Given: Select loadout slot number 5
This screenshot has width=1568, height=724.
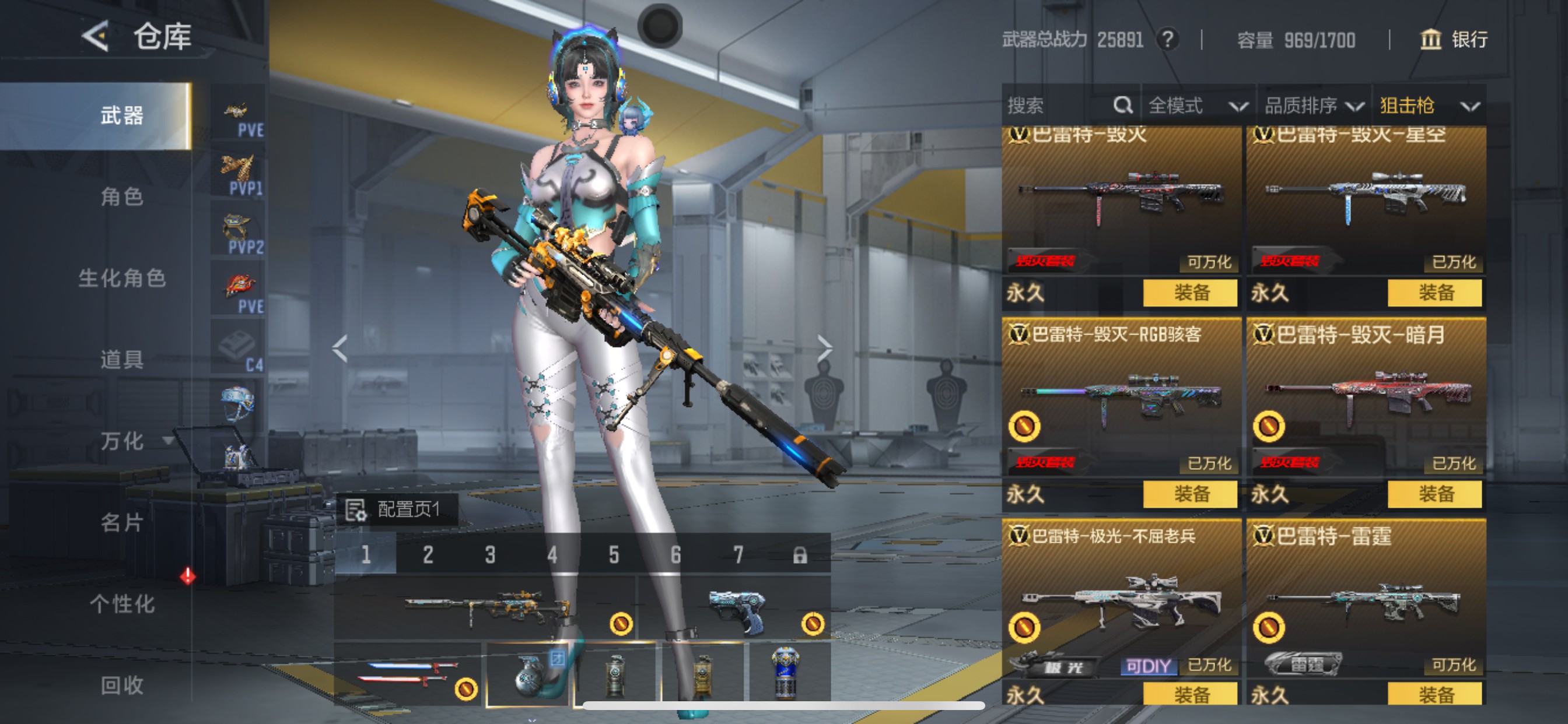Looking at the screenshot, I should click(x=614, y=554).
